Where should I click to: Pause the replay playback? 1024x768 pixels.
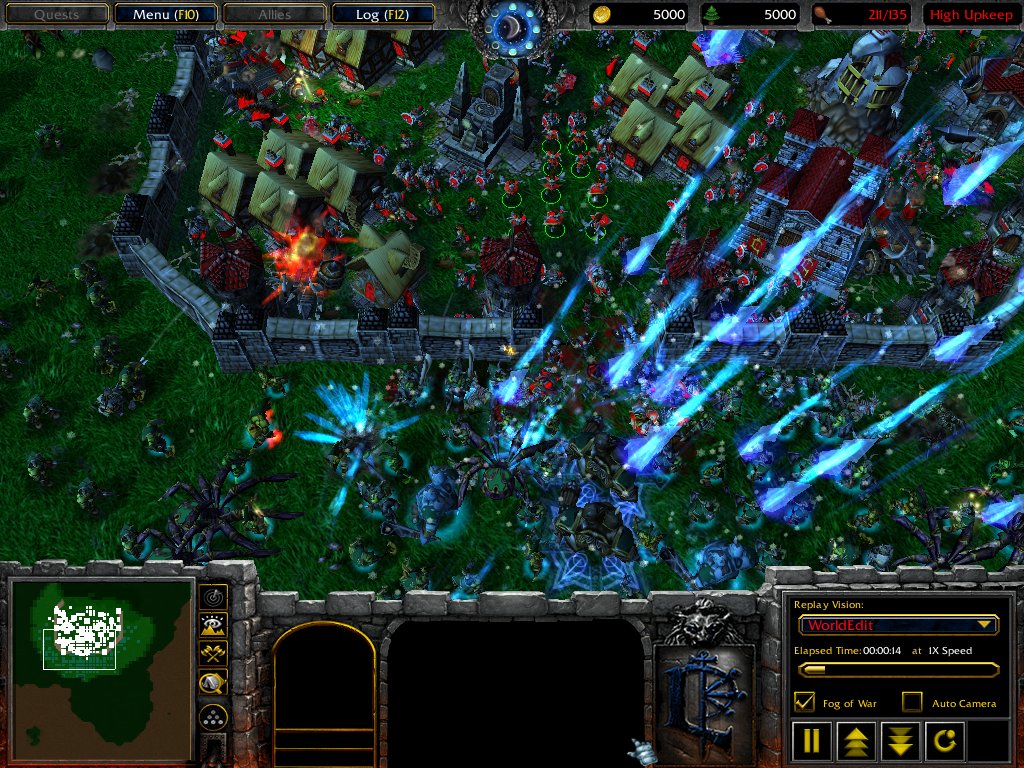point(811,741)
